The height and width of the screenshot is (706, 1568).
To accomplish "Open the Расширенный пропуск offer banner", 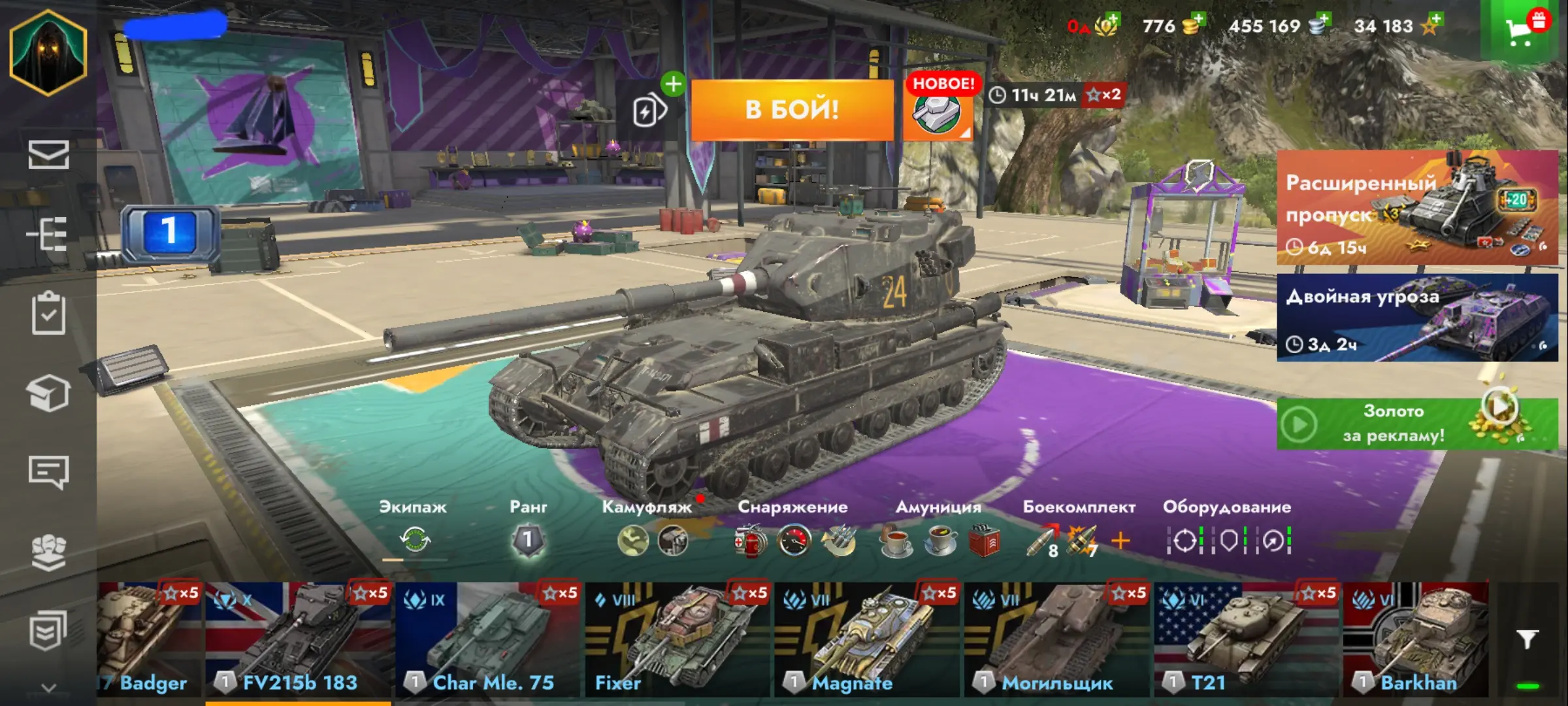I will [x=1416, y=207].
